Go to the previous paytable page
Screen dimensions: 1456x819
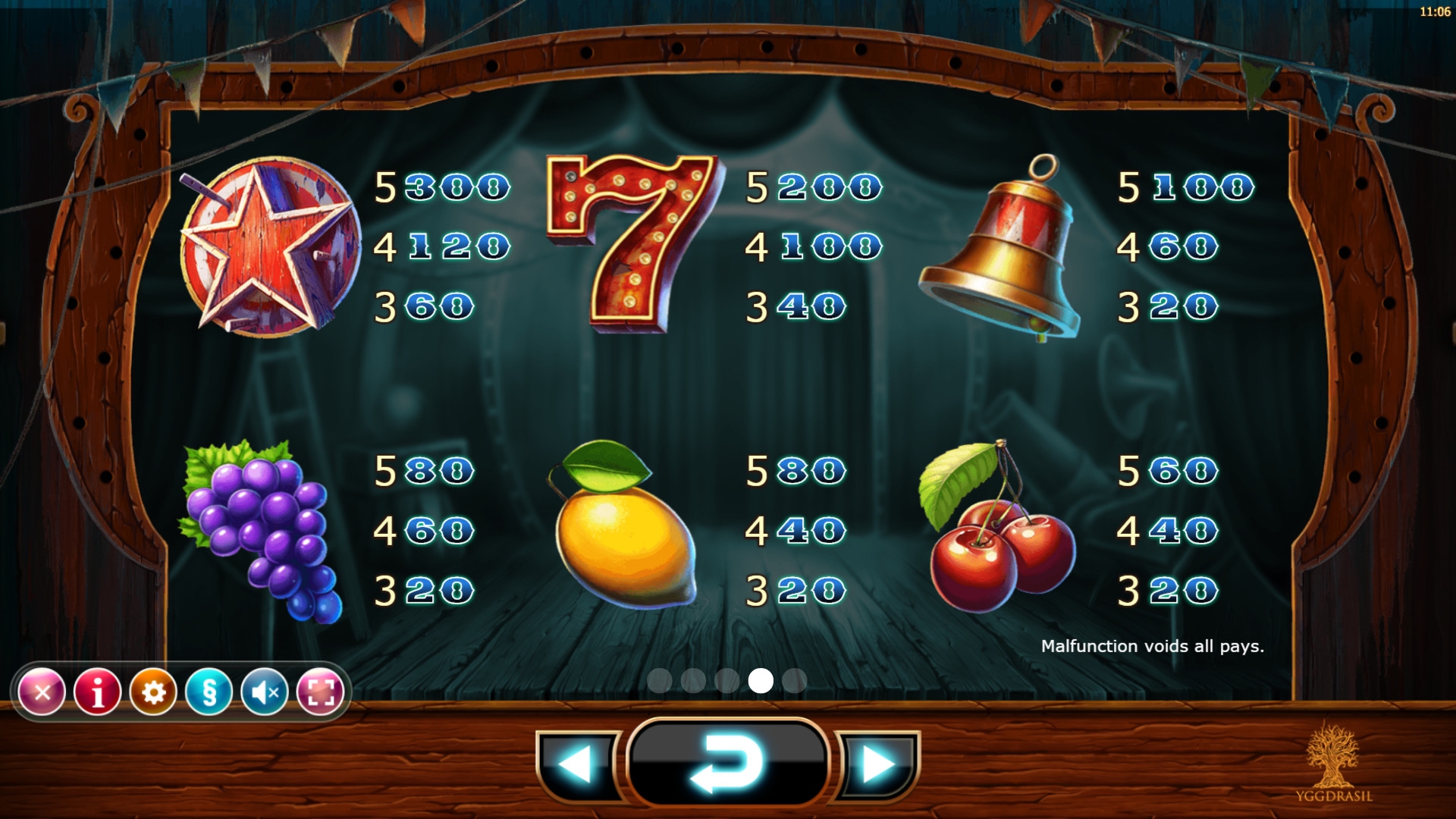coord(578,764)
